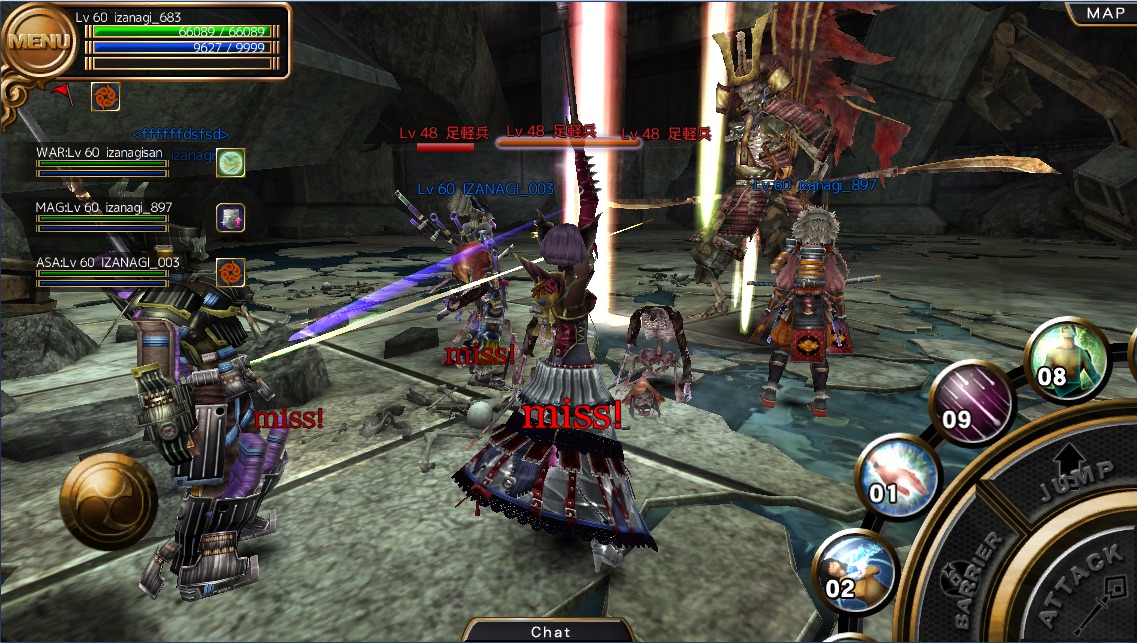This screenshot has width=1137, height=643.
Task: Activate skill slot 09
Action: coord(971,405)
